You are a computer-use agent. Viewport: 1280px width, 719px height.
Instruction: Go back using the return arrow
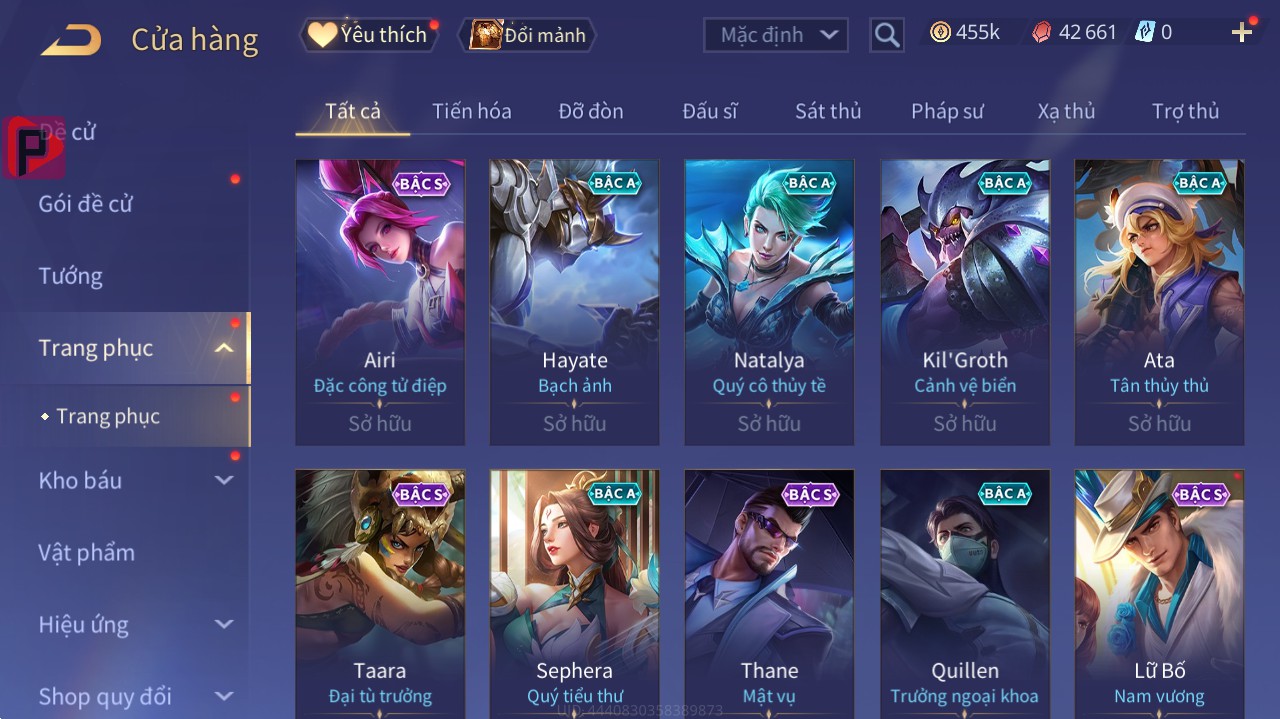[x=71, y=40]
